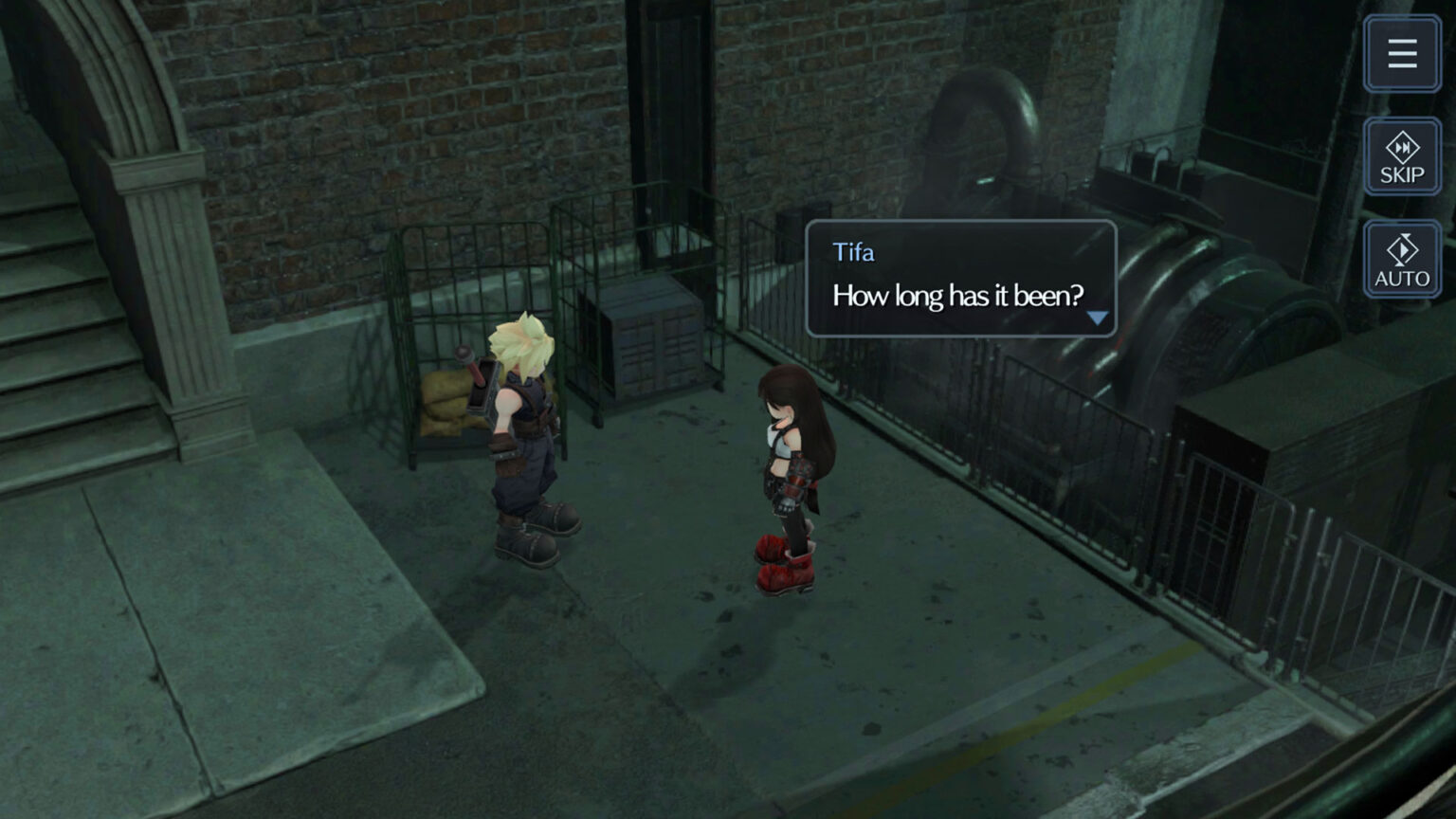Advance Tifa's dialogue via blue arrow
The image size is (1456, 819).
1097,318
